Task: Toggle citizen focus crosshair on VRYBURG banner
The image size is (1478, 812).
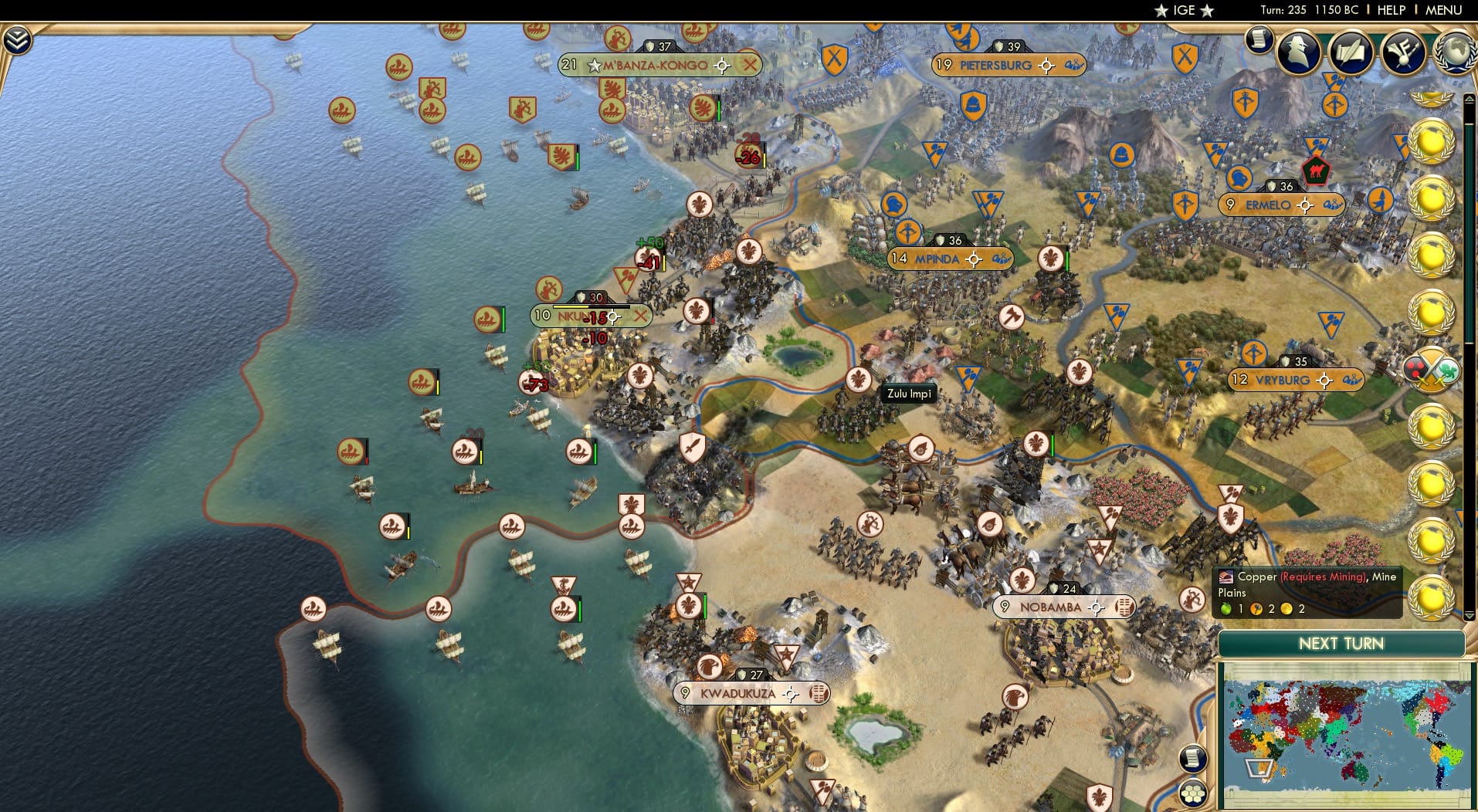Action: point(1324,379)
